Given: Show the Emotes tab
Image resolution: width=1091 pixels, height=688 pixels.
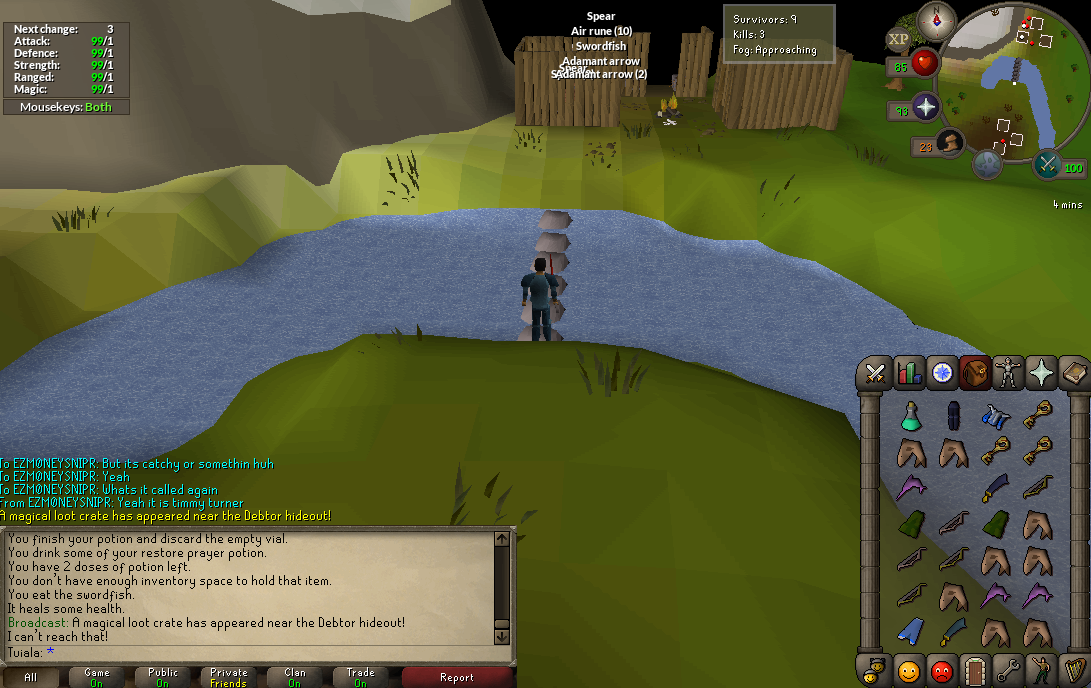Looking at the screenshot, I should 1040,670.
